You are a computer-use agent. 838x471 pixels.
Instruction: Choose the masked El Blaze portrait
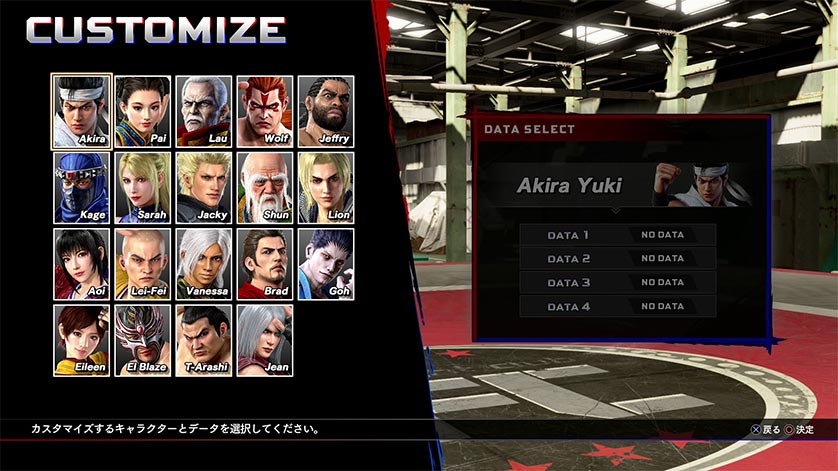pos(142,340)
